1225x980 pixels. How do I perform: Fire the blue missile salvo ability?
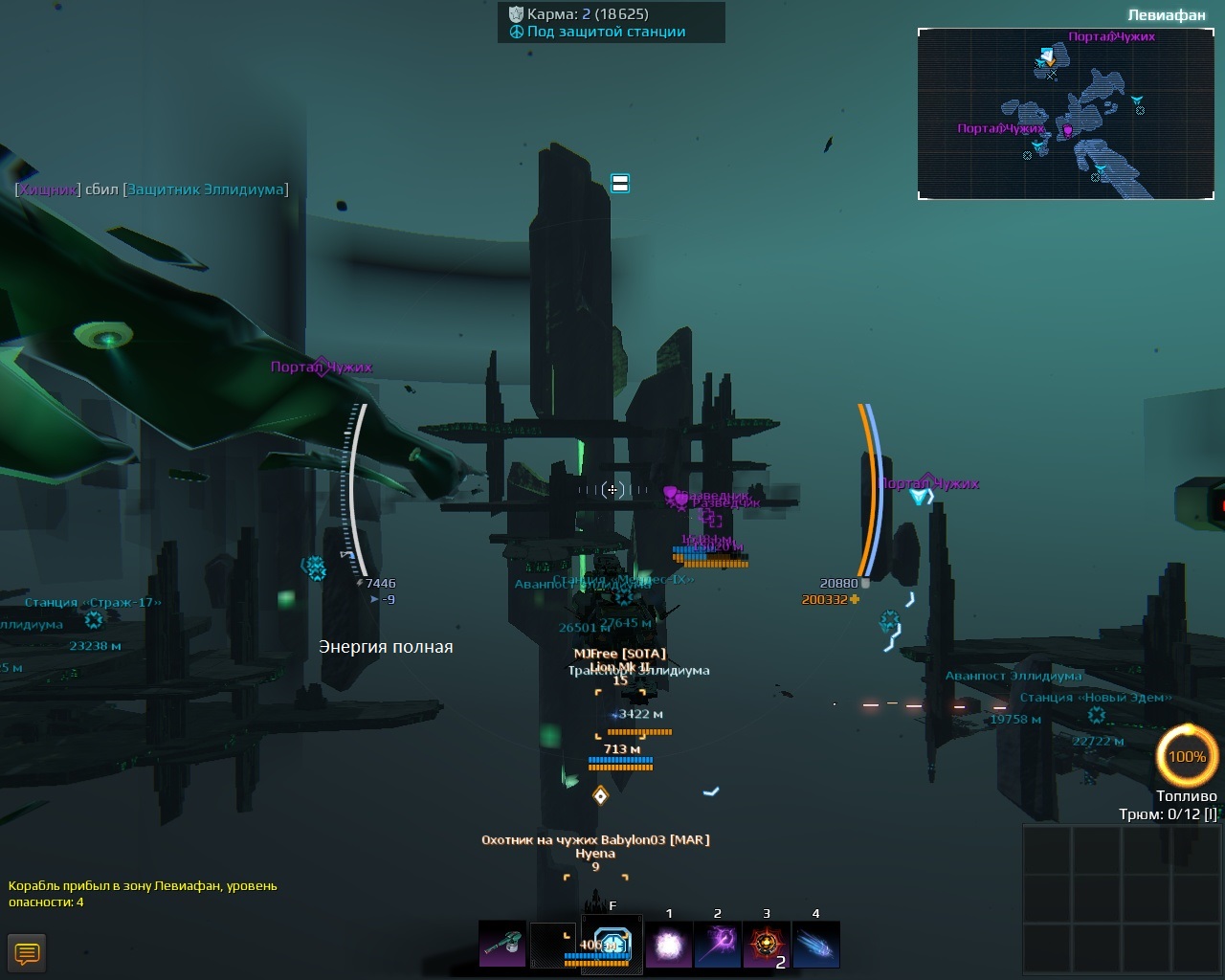click(815, 945)
